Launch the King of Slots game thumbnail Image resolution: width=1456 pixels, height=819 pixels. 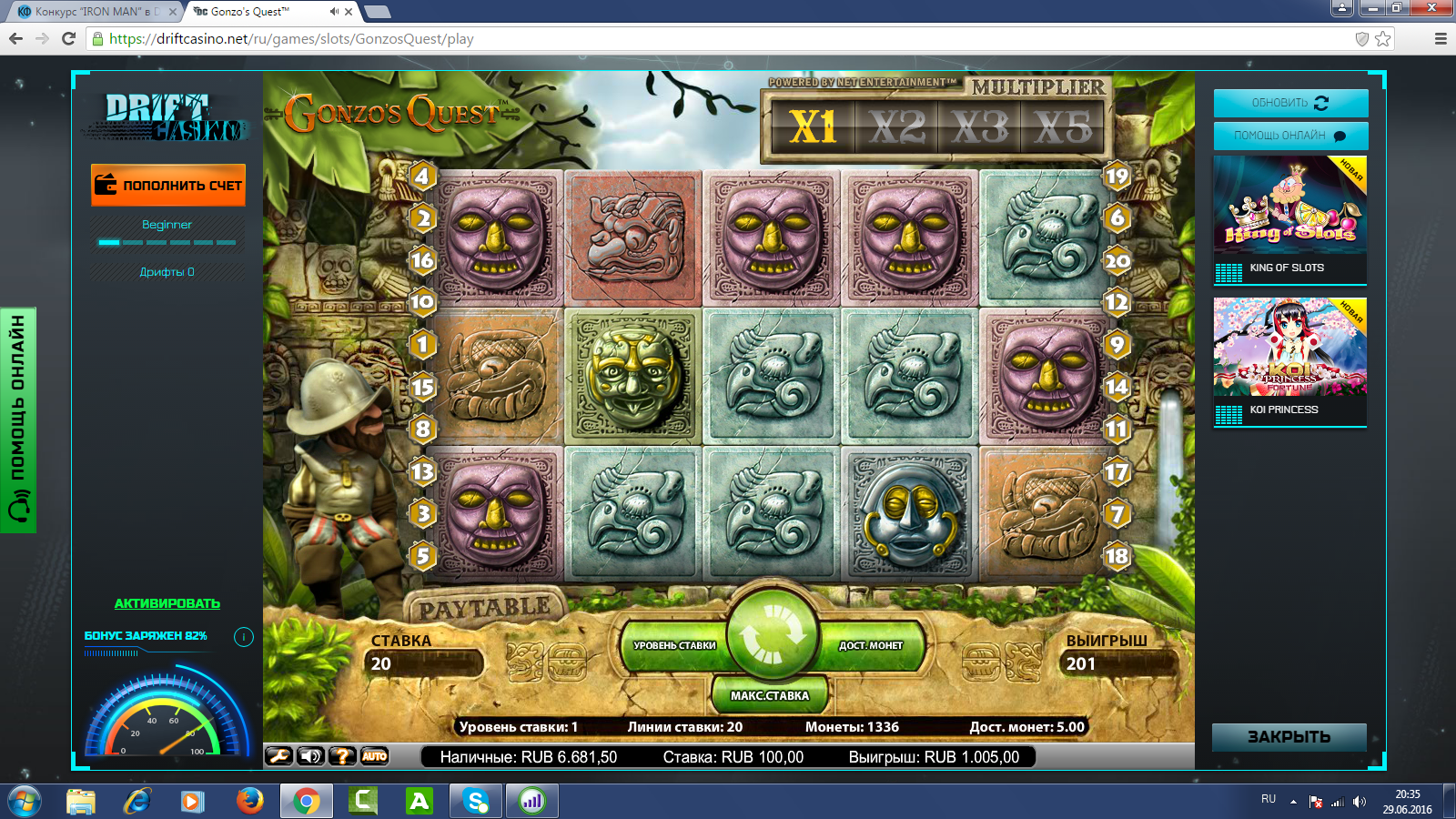[x=1289, y=205]
